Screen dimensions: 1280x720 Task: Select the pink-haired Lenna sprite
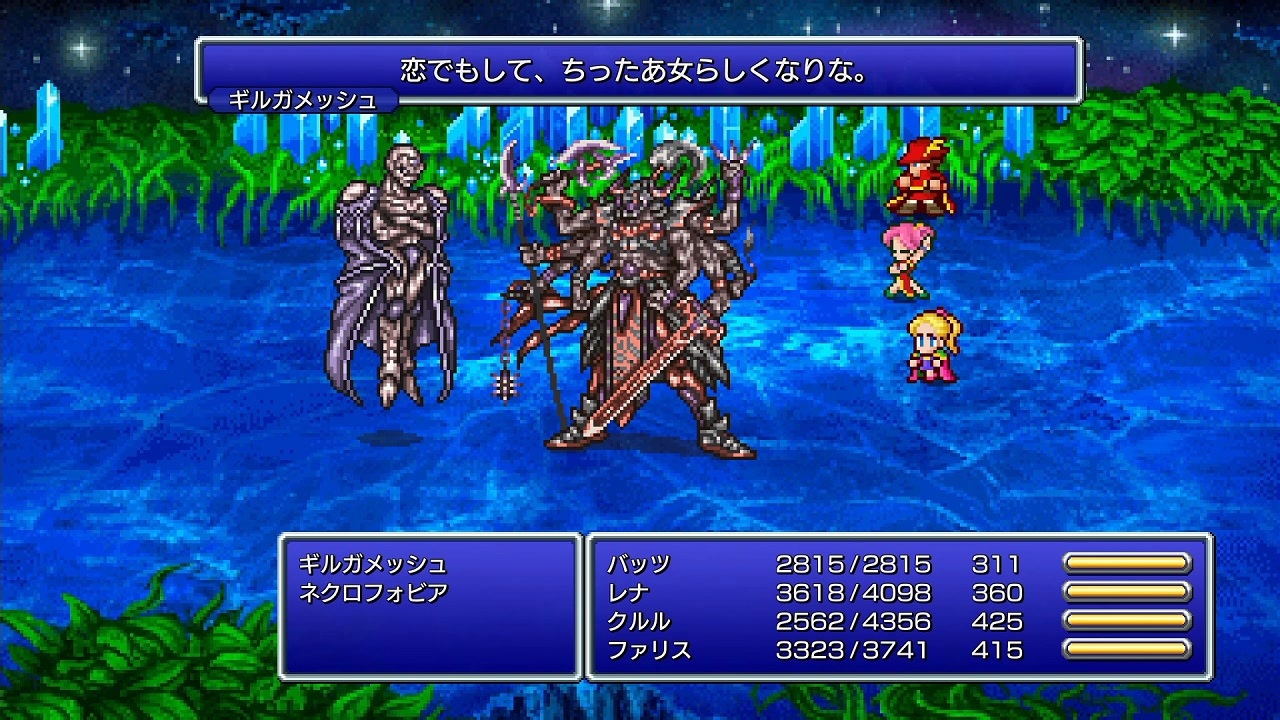[x=905, y=260]
